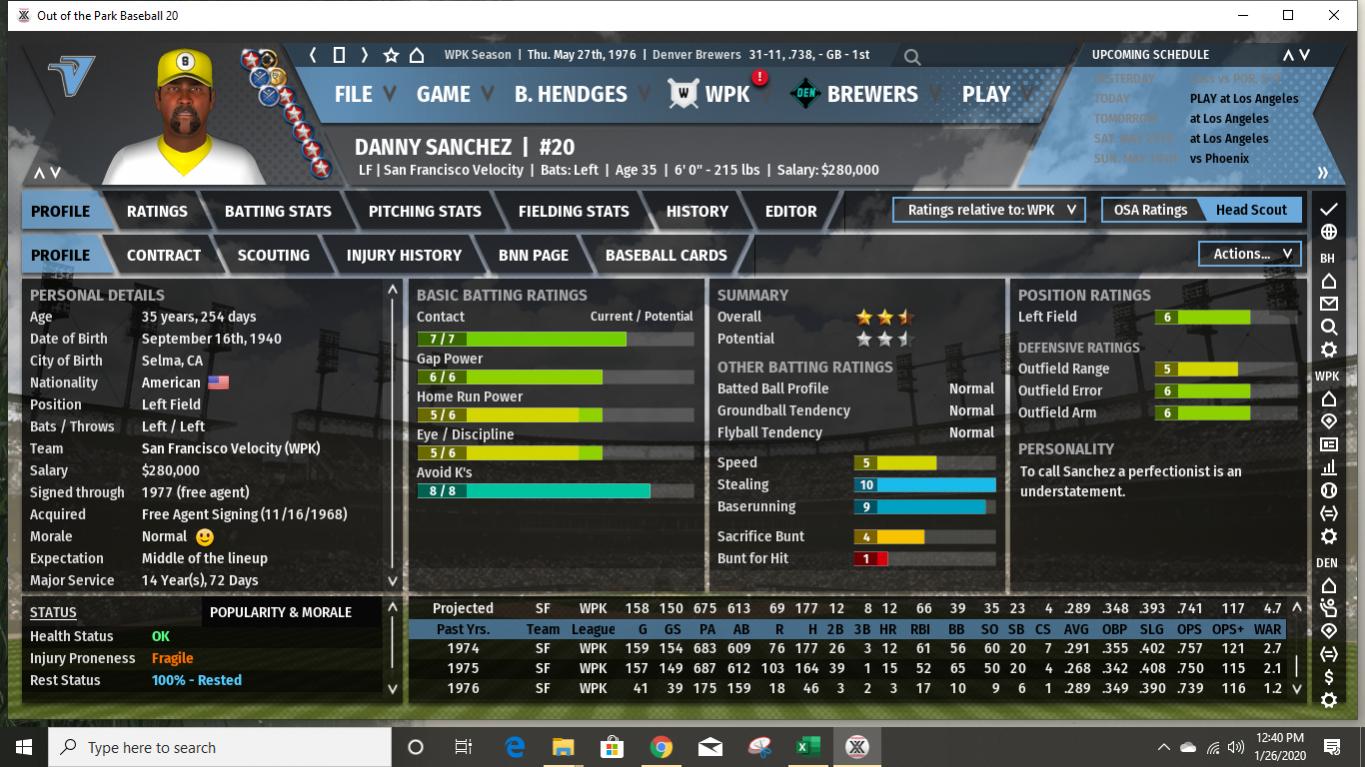
Task: Open the PLAY menu
Action: [x=986, y=94]
